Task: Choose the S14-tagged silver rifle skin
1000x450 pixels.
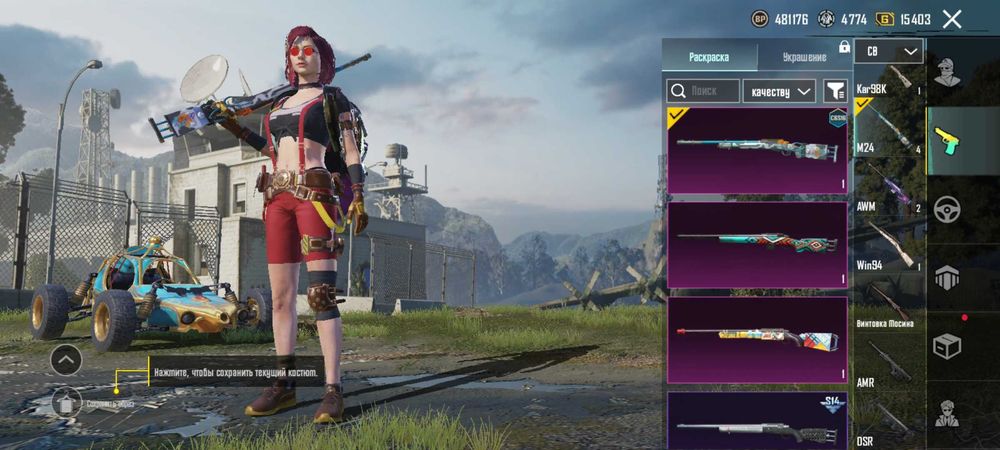Action: pos(757,422)
